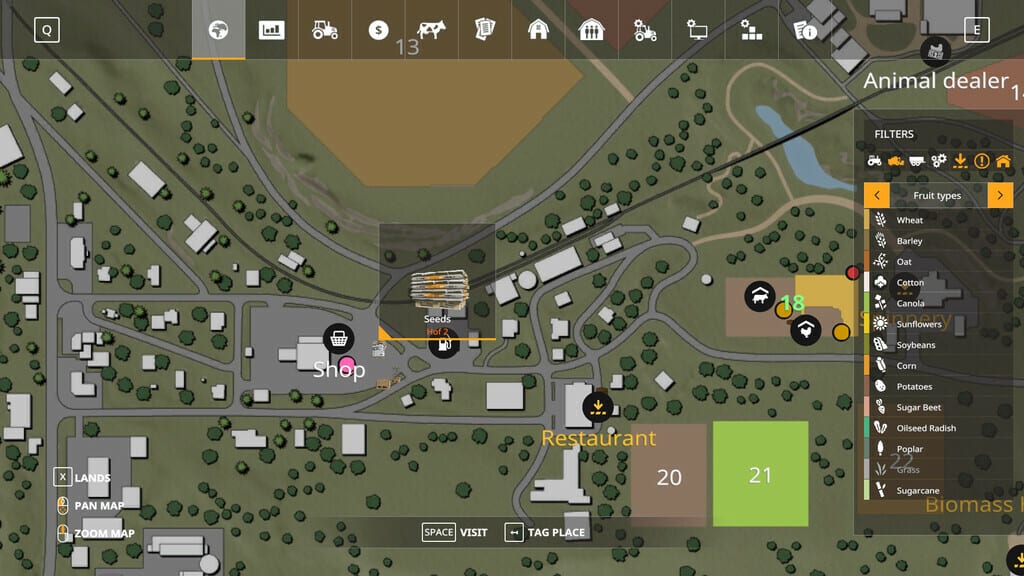Toggle the Wheat fruit type filter

(909, 220)
